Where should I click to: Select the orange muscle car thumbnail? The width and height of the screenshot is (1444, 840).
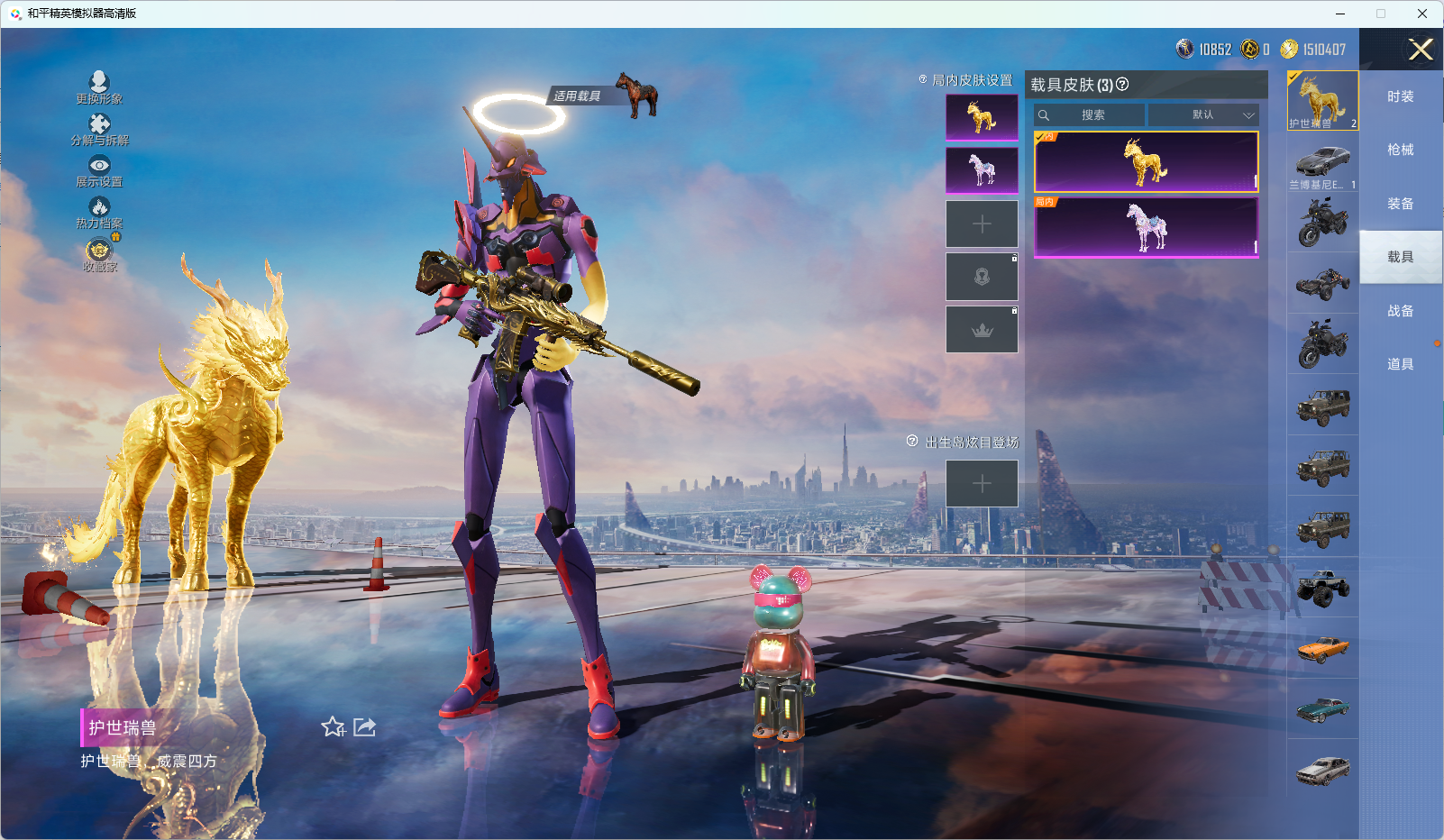[1322, 648]
